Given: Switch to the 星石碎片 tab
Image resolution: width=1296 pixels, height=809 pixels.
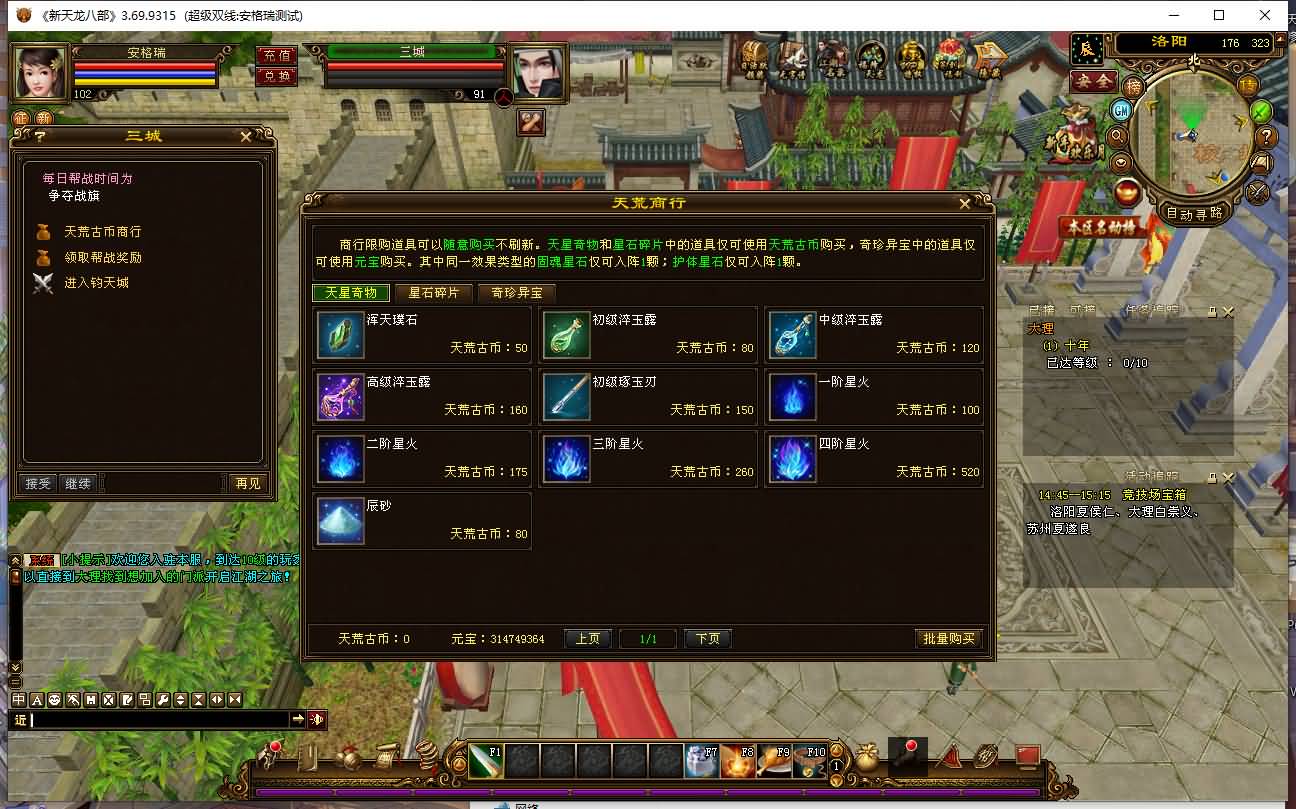Looking at the screenshot, I should [434, 293].
